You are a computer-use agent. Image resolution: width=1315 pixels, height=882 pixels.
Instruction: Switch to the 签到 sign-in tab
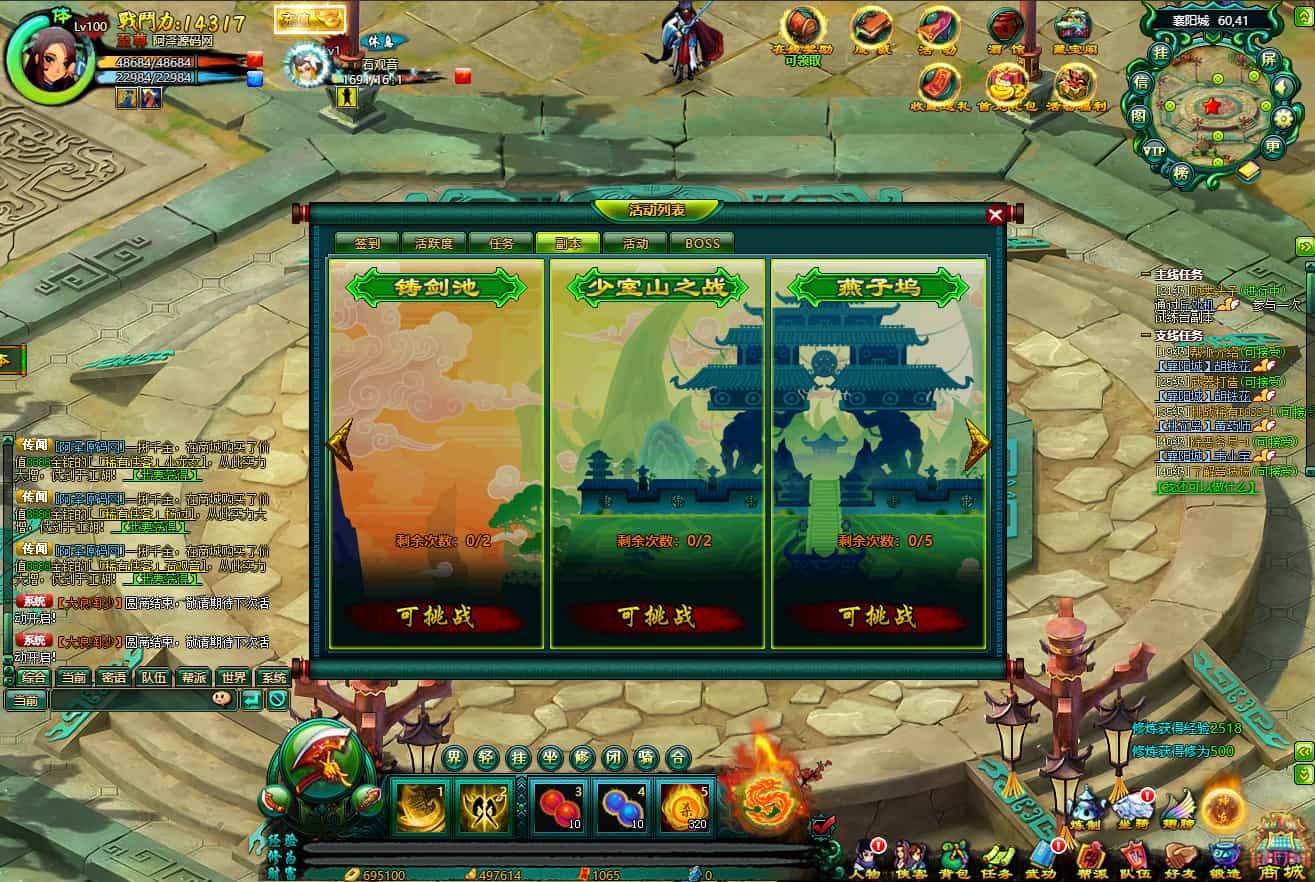point(367,243)
